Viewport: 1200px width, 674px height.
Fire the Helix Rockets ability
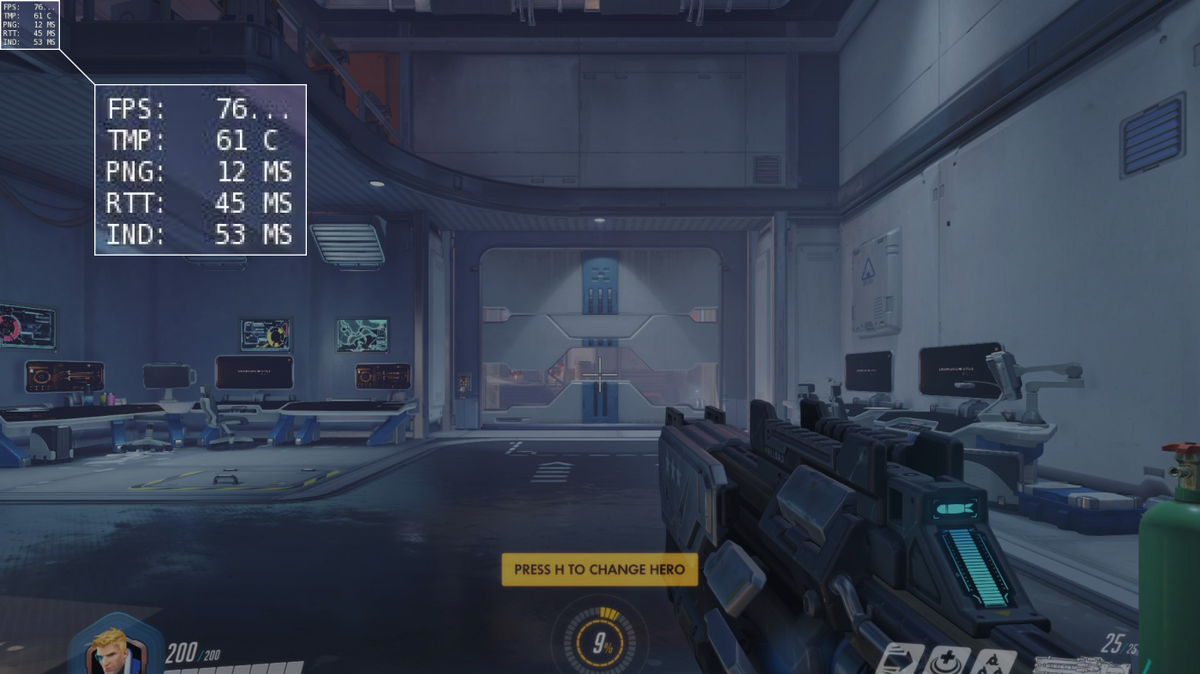994,661
